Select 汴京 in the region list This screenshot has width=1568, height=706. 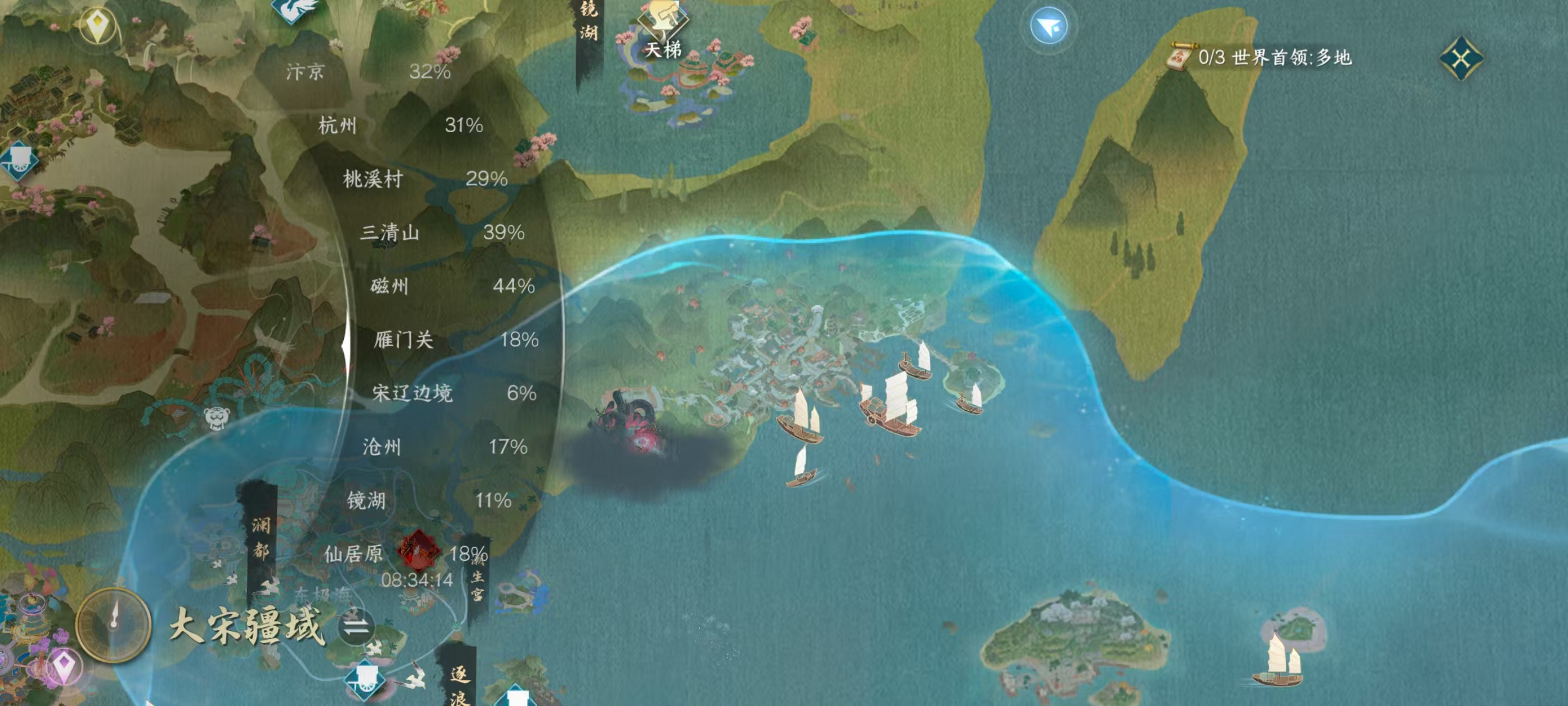point(306,72)
